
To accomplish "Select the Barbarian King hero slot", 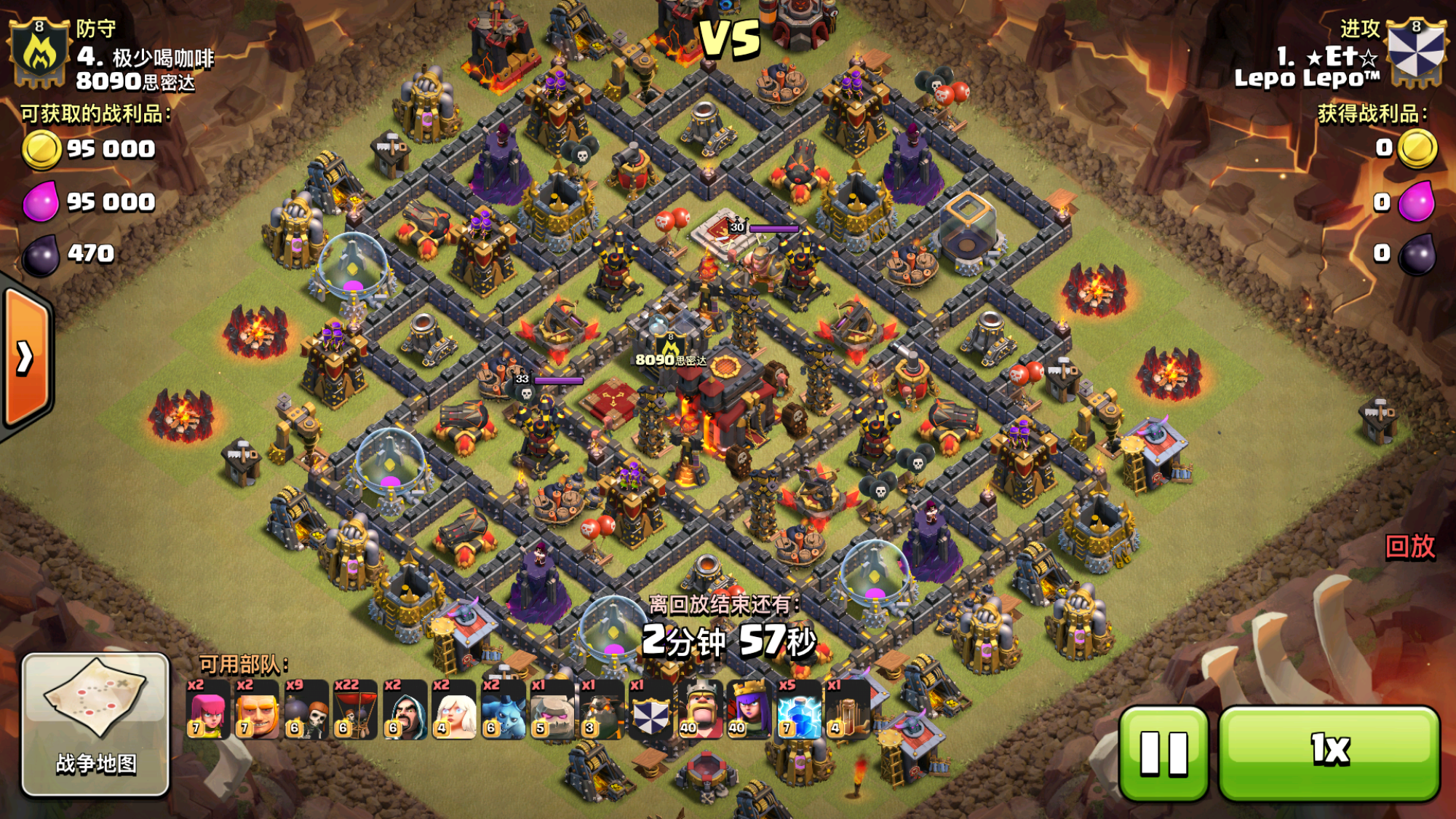I will [x=701, y=710].
